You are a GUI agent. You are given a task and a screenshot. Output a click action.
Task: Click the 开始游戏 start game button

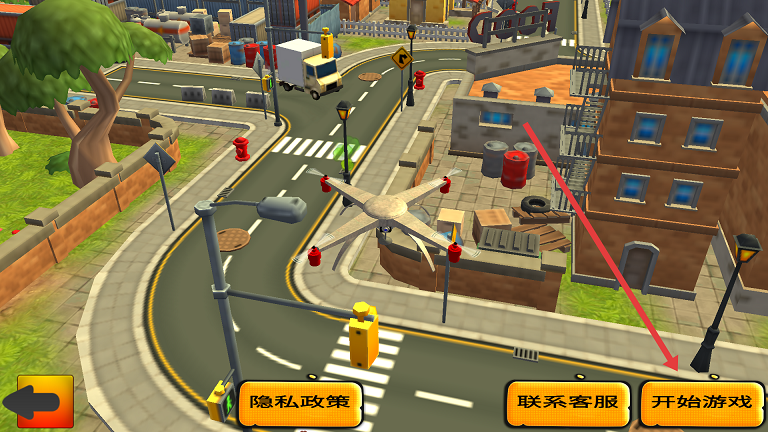click(x=701, y=403)
